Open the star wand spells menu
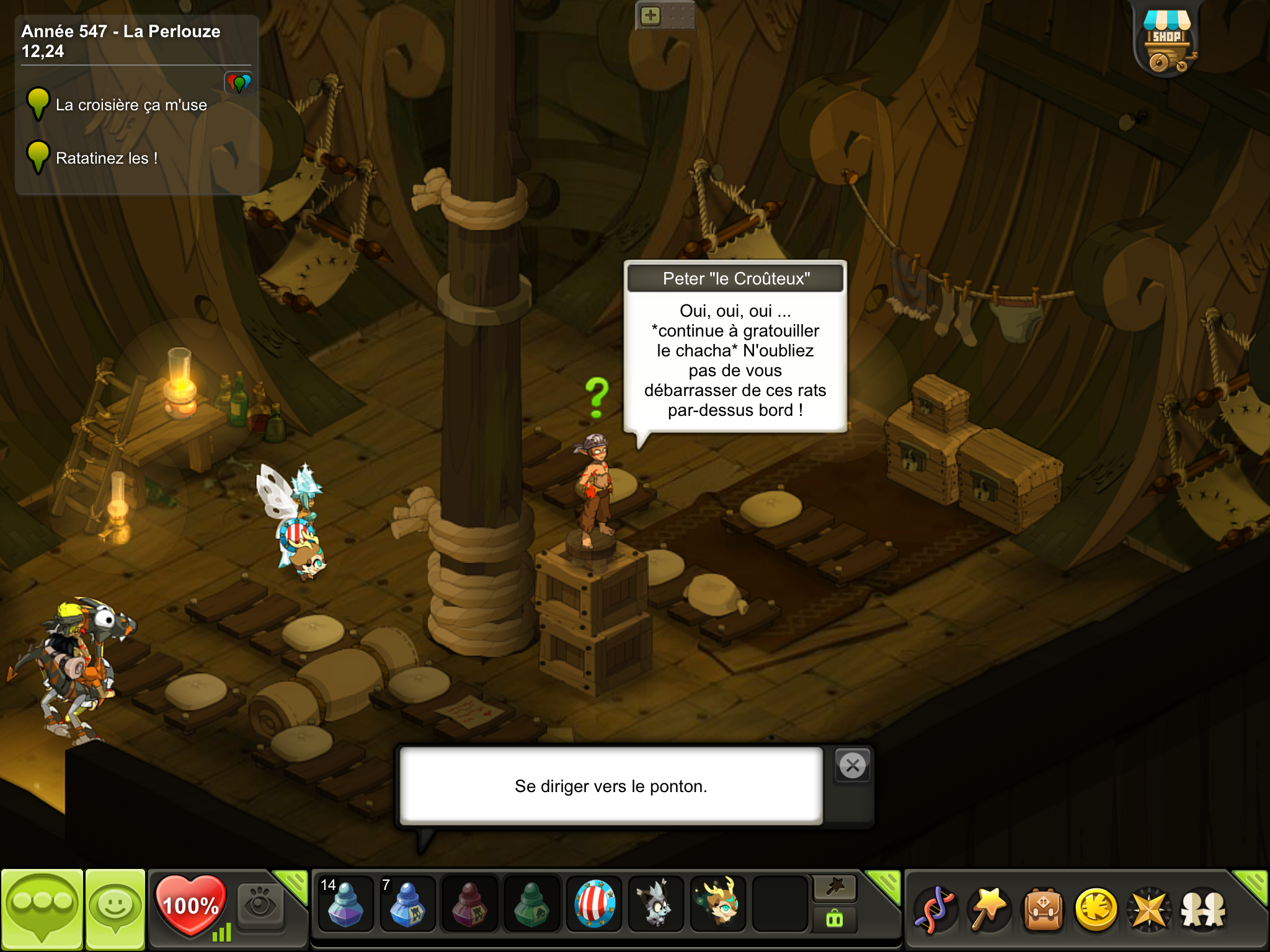This screenshot has height=952, width=1270. (x=989, y=909)
